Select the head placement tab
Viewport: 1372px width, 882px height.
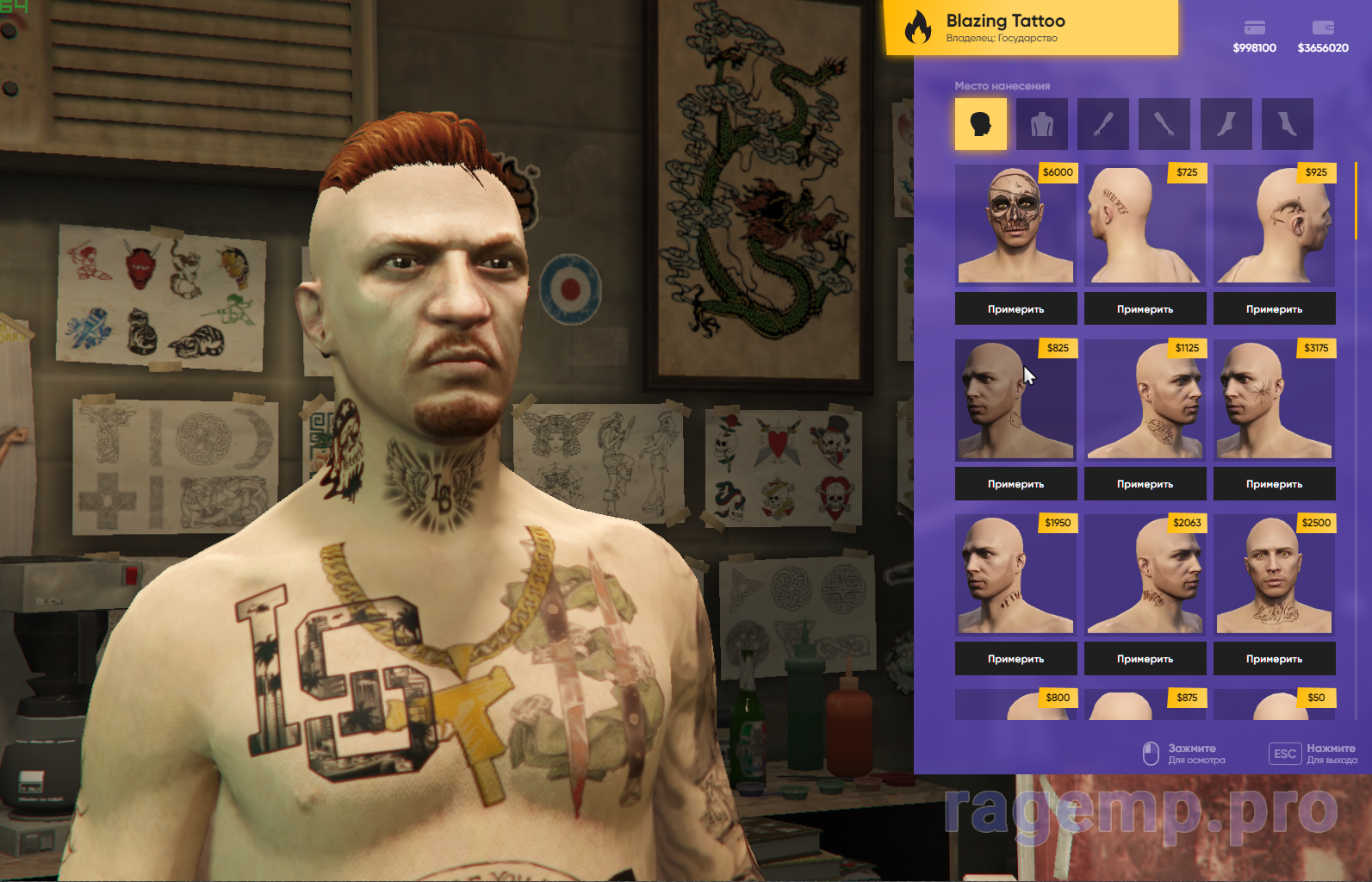tap(980, 124)
